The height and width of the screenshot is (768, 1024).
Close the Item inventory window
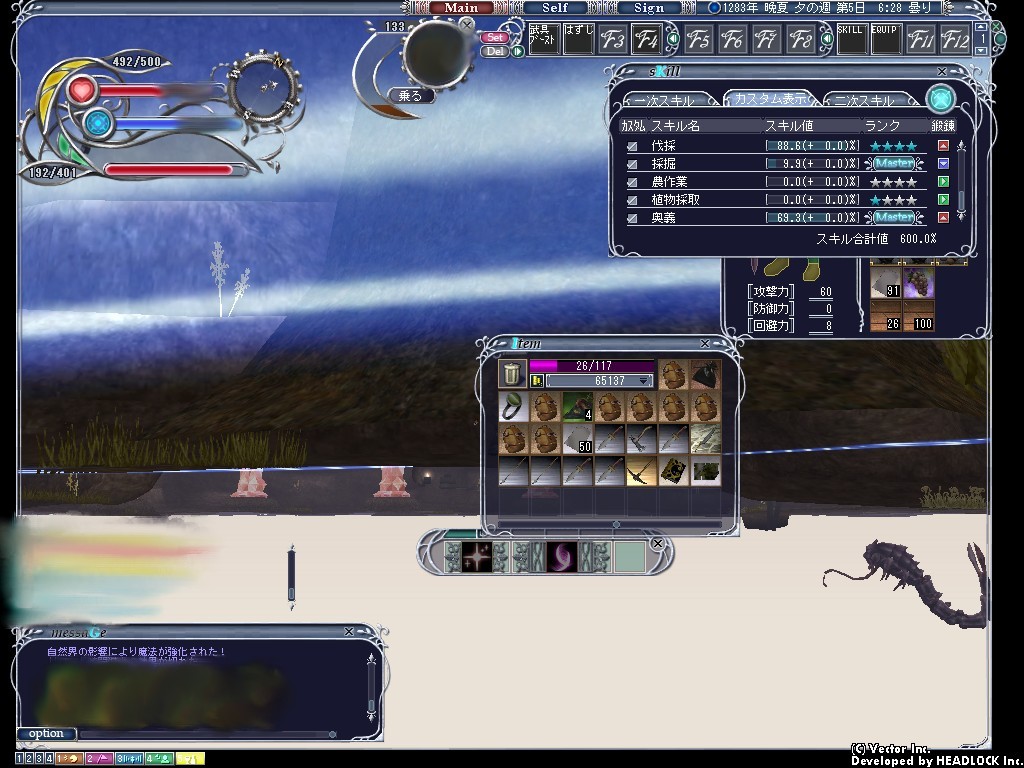tap(705, 344)
